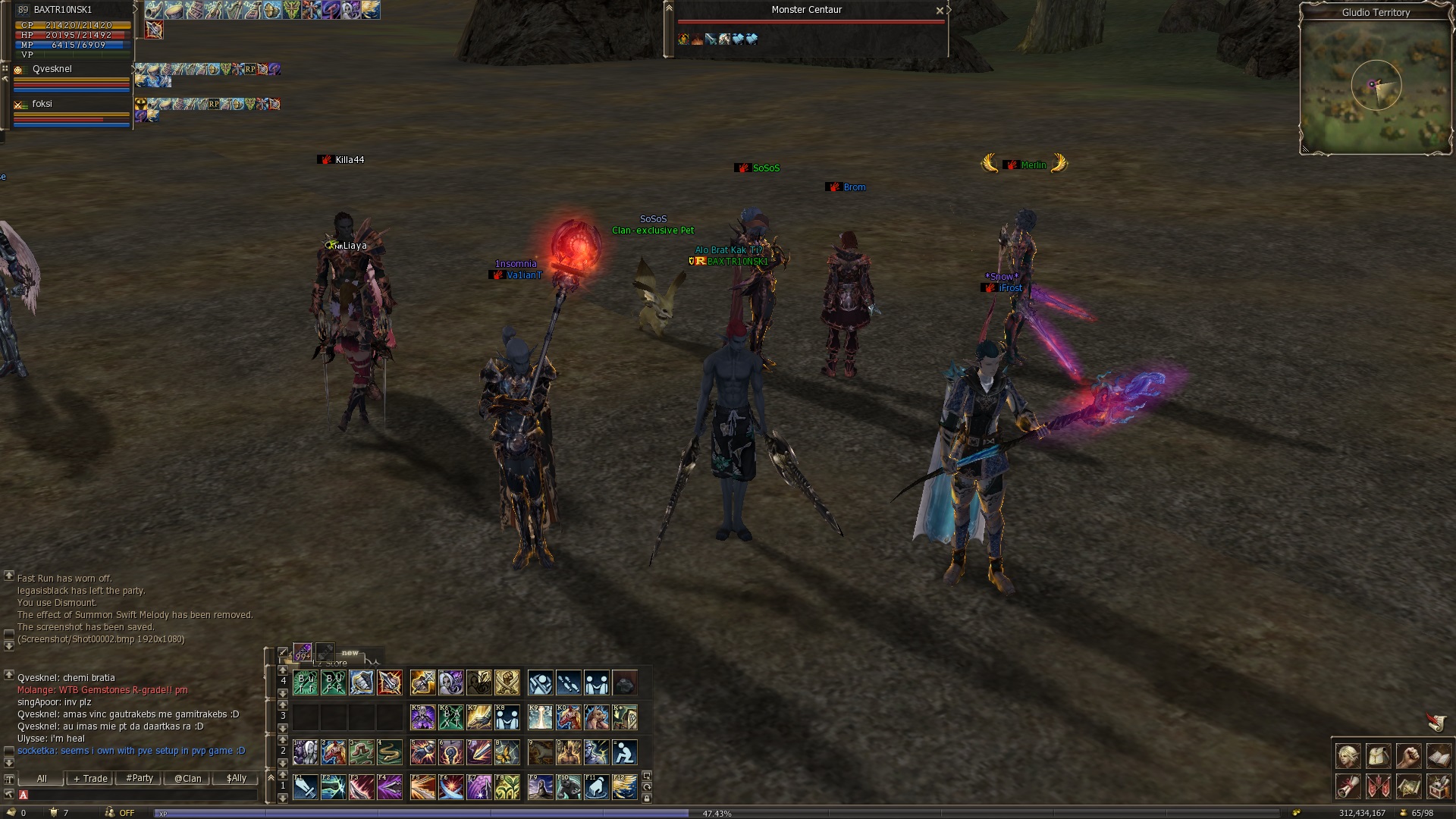This screenshot has height=819, width=1456.
Task: Switch to the +Trade chat tab
Action: tap(91, 778)
